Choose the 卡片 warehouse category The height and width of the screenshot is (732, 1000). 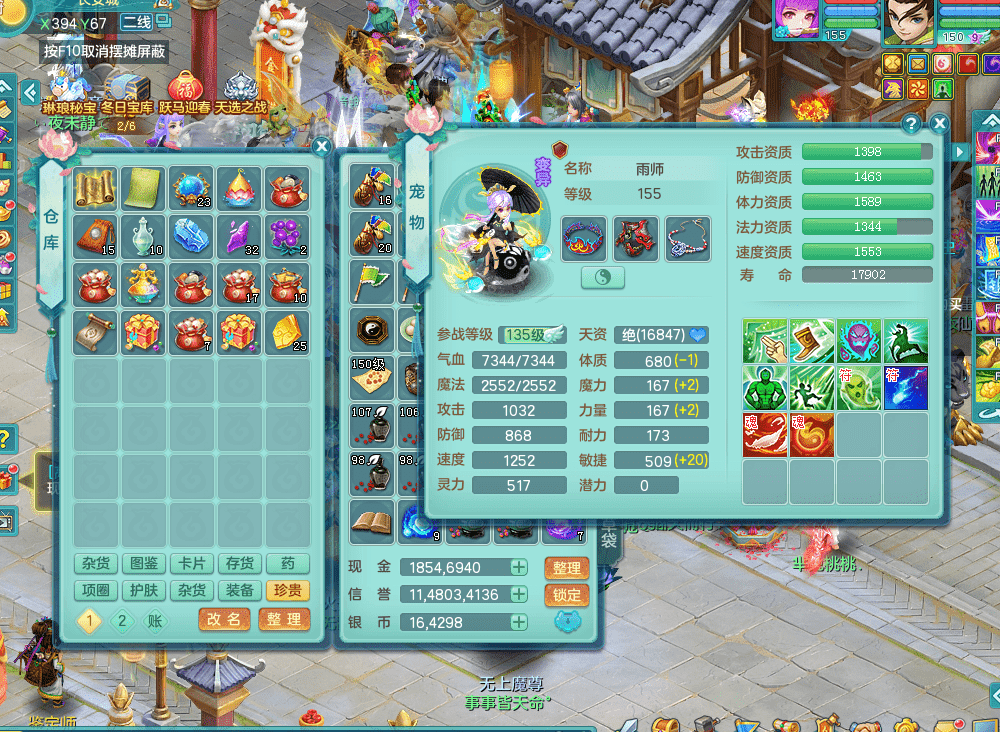[191, 564]
